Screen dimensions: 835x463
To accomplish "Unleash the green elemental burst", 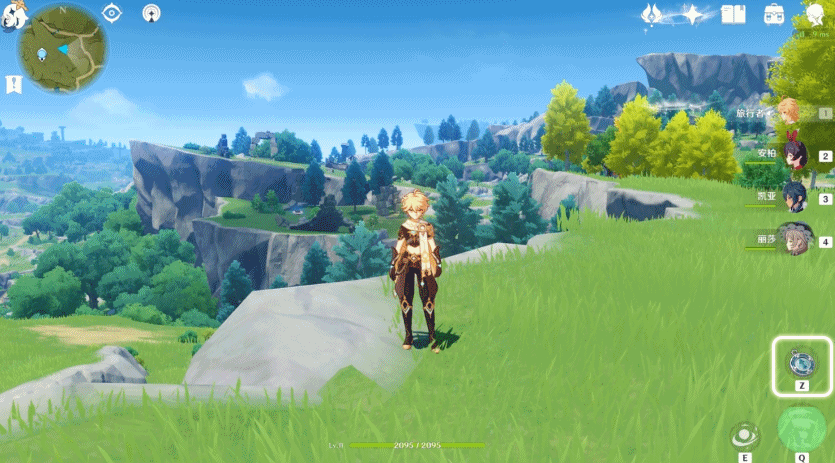I will (801, 429).
